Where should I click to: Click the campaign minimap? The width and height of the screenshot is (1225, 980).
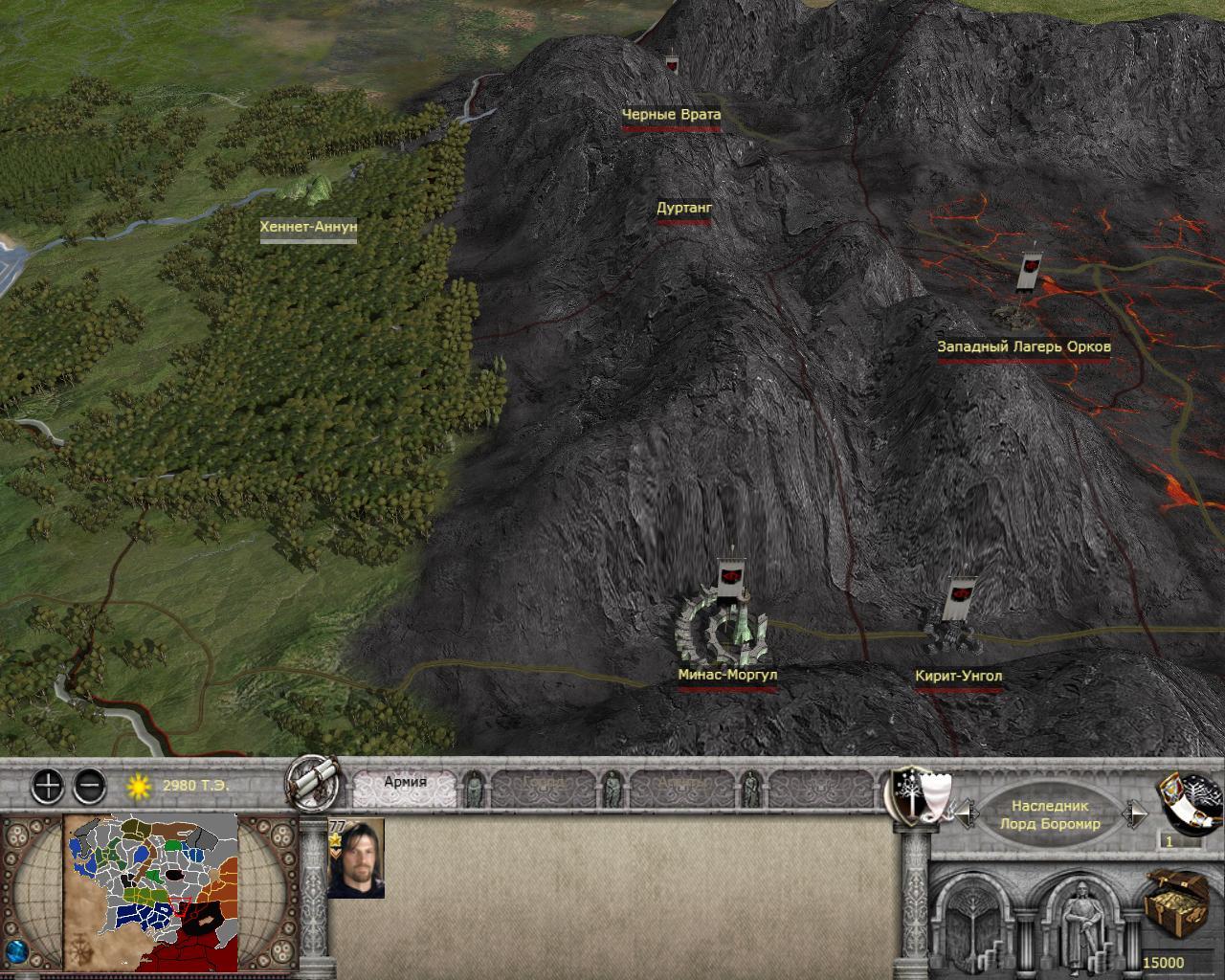point(150,890)
